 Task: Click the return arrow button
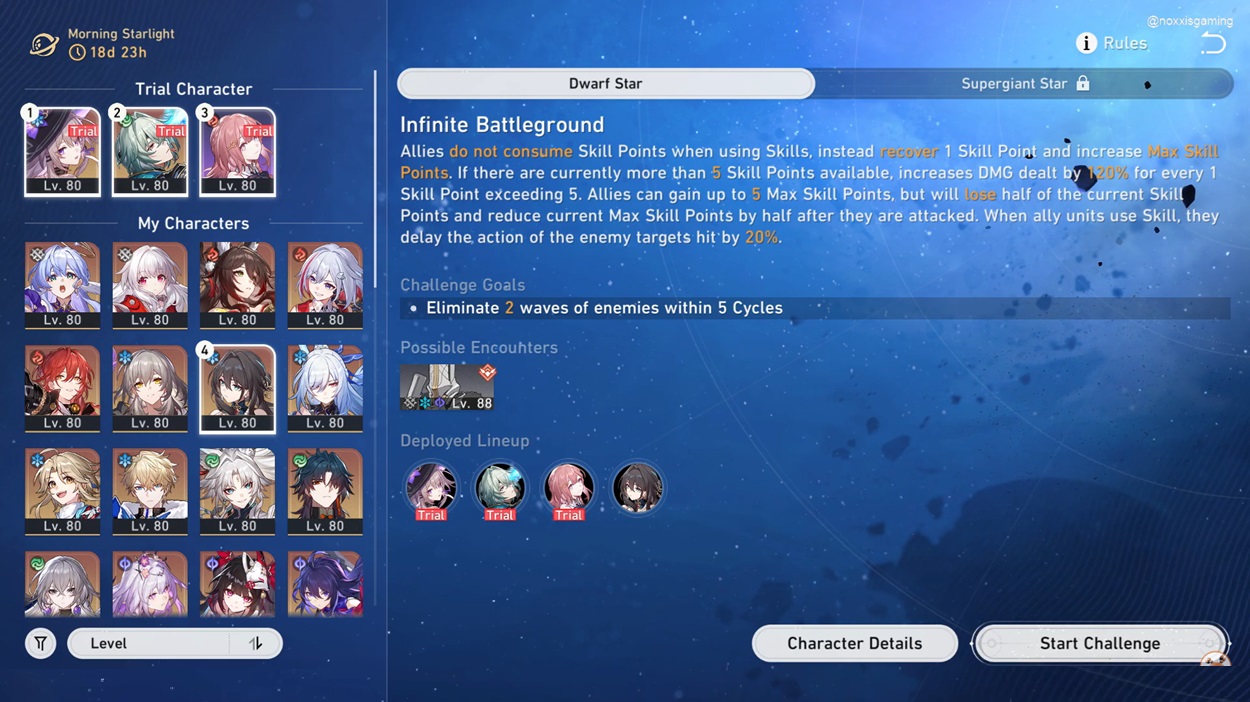tap(1212, 43)
